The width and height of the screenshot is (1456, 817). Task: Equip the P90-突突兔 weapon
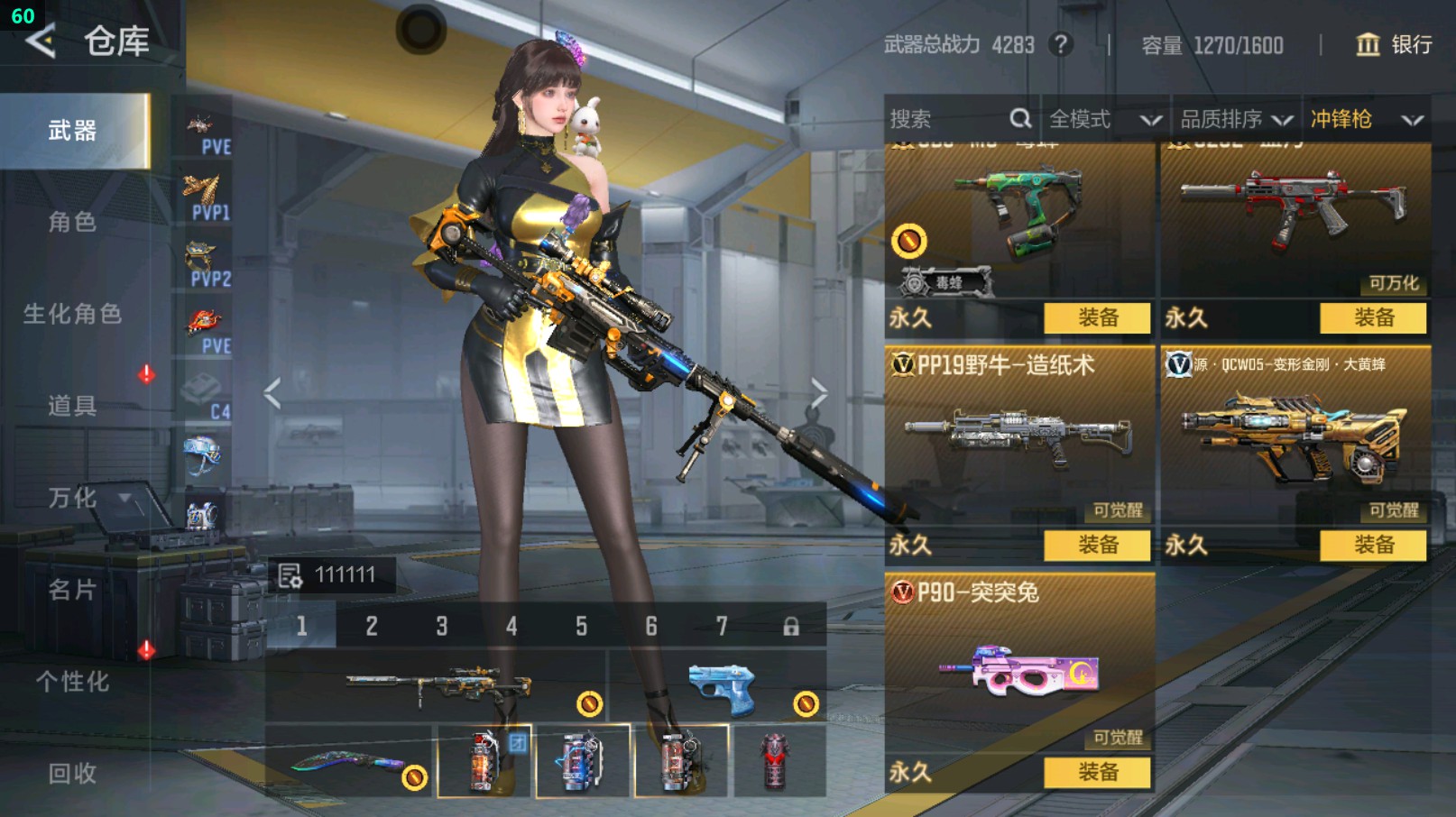tap(1097, 772)
